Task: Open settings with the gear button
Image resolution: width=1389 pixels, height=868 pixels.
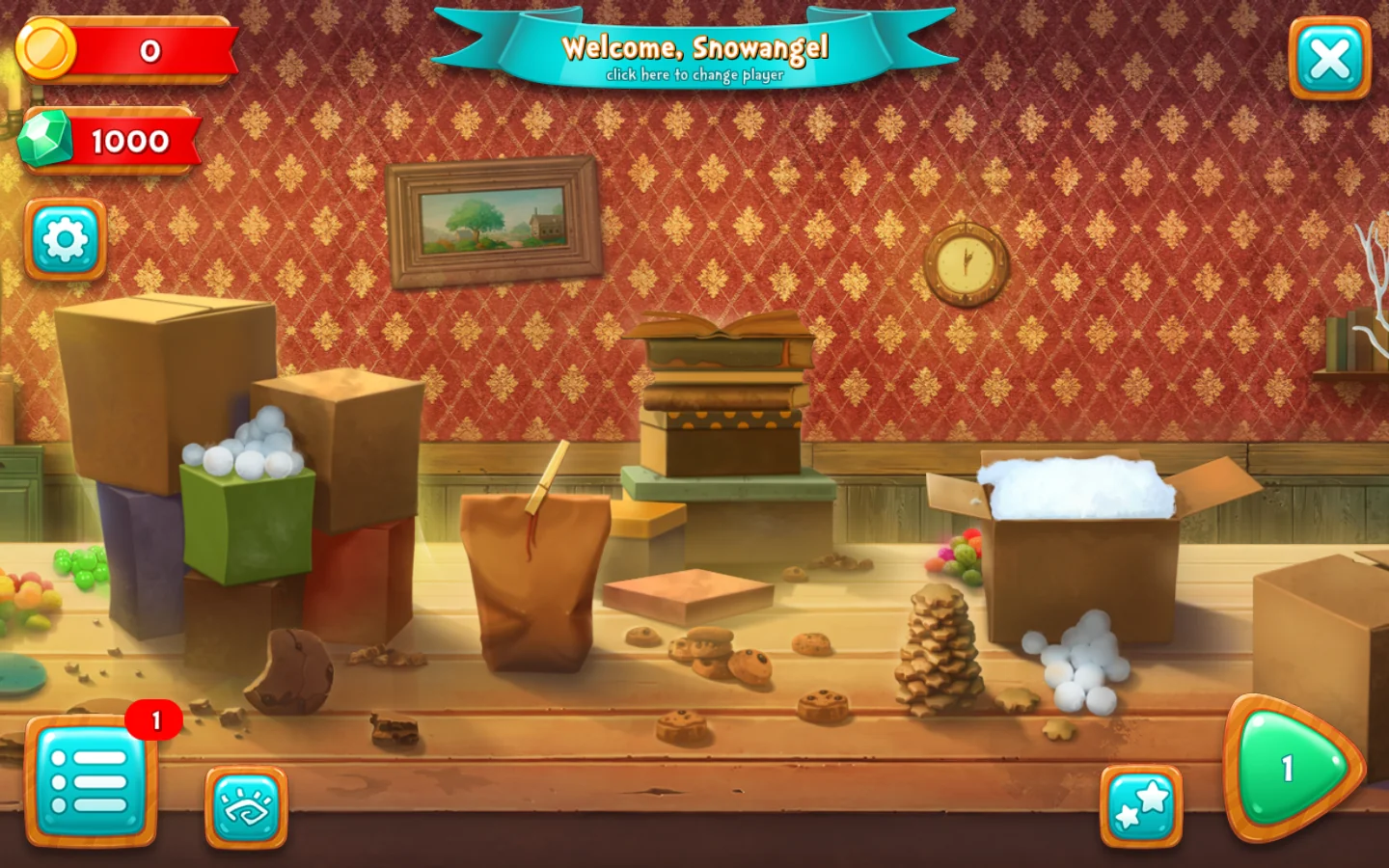Action: point(65,239)
